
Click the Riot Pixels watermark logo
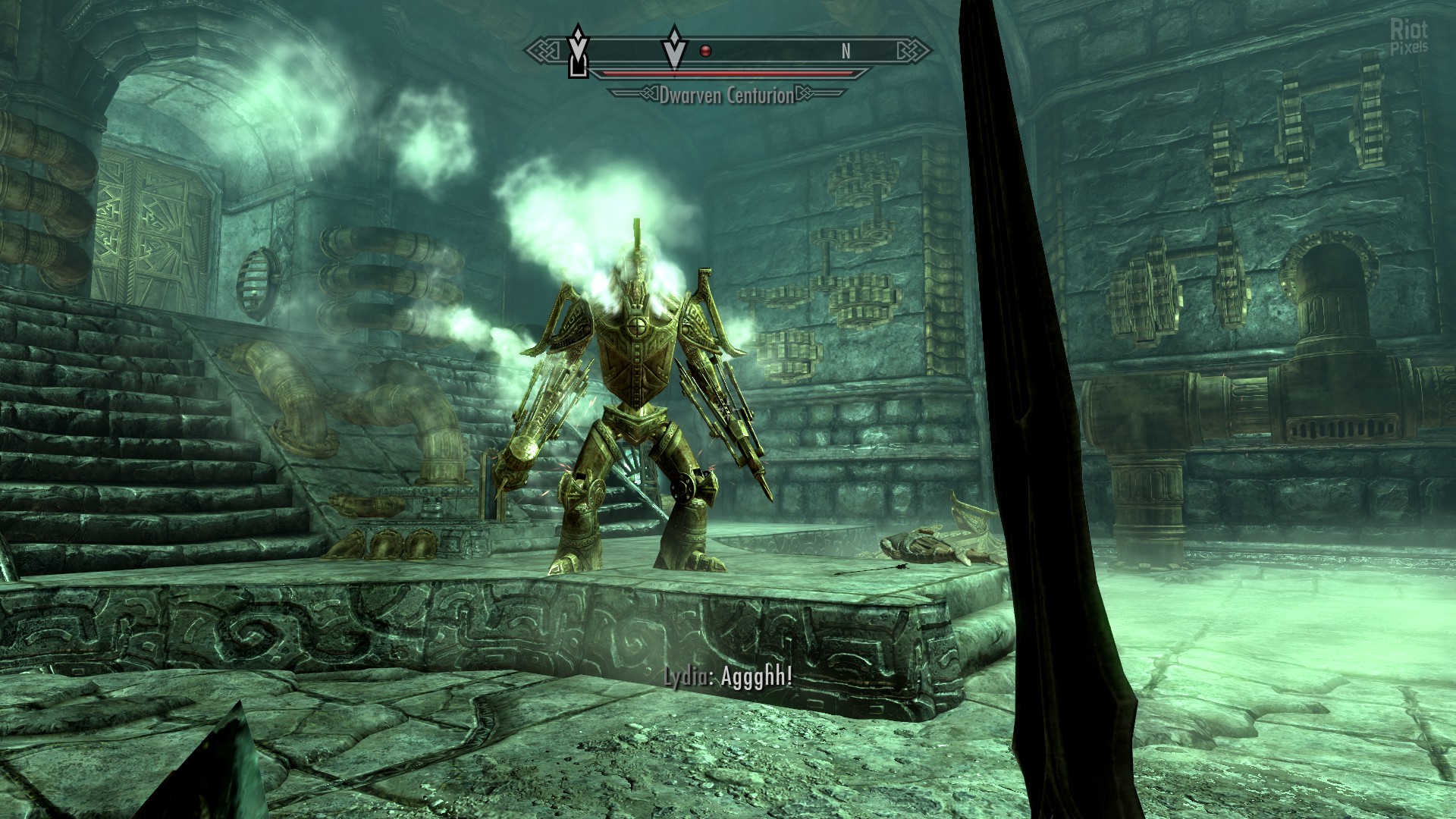(x=1408, y=36)
